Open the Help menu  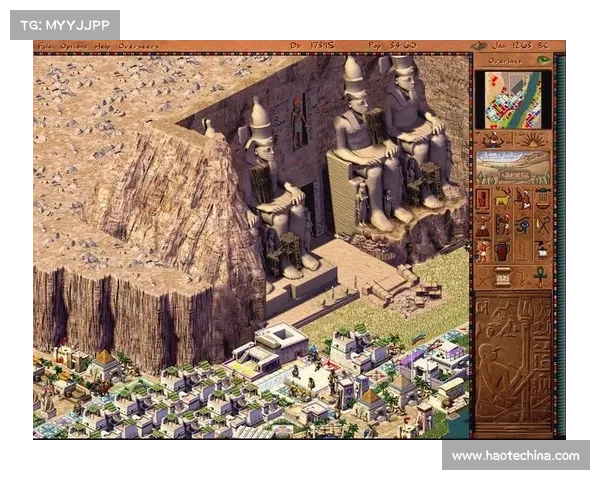coord(103,46)
